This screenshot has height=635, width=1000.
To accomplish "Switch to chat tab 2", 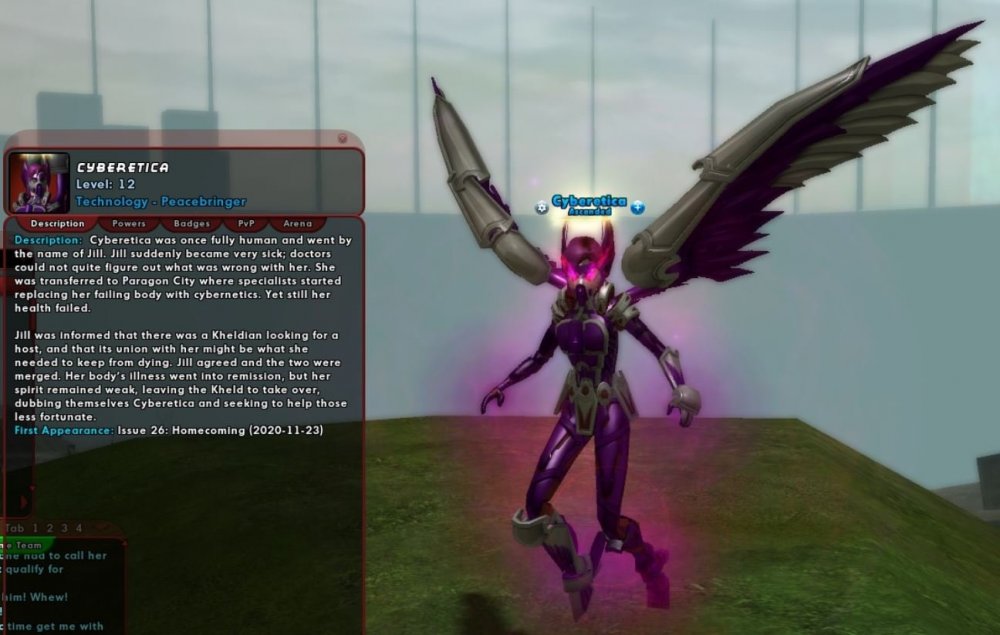I will [49, 528].
